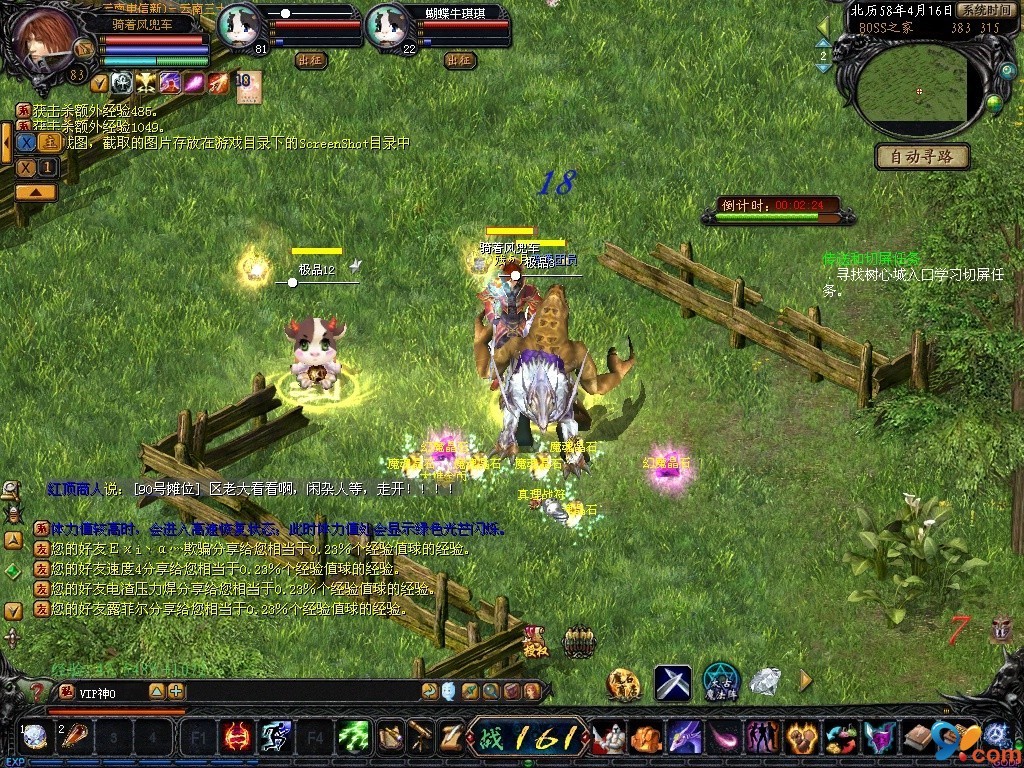Click the 出征 button under the level 81 pet
Image resolution: width=1024 pixels, height=768 pixels.
311,60
